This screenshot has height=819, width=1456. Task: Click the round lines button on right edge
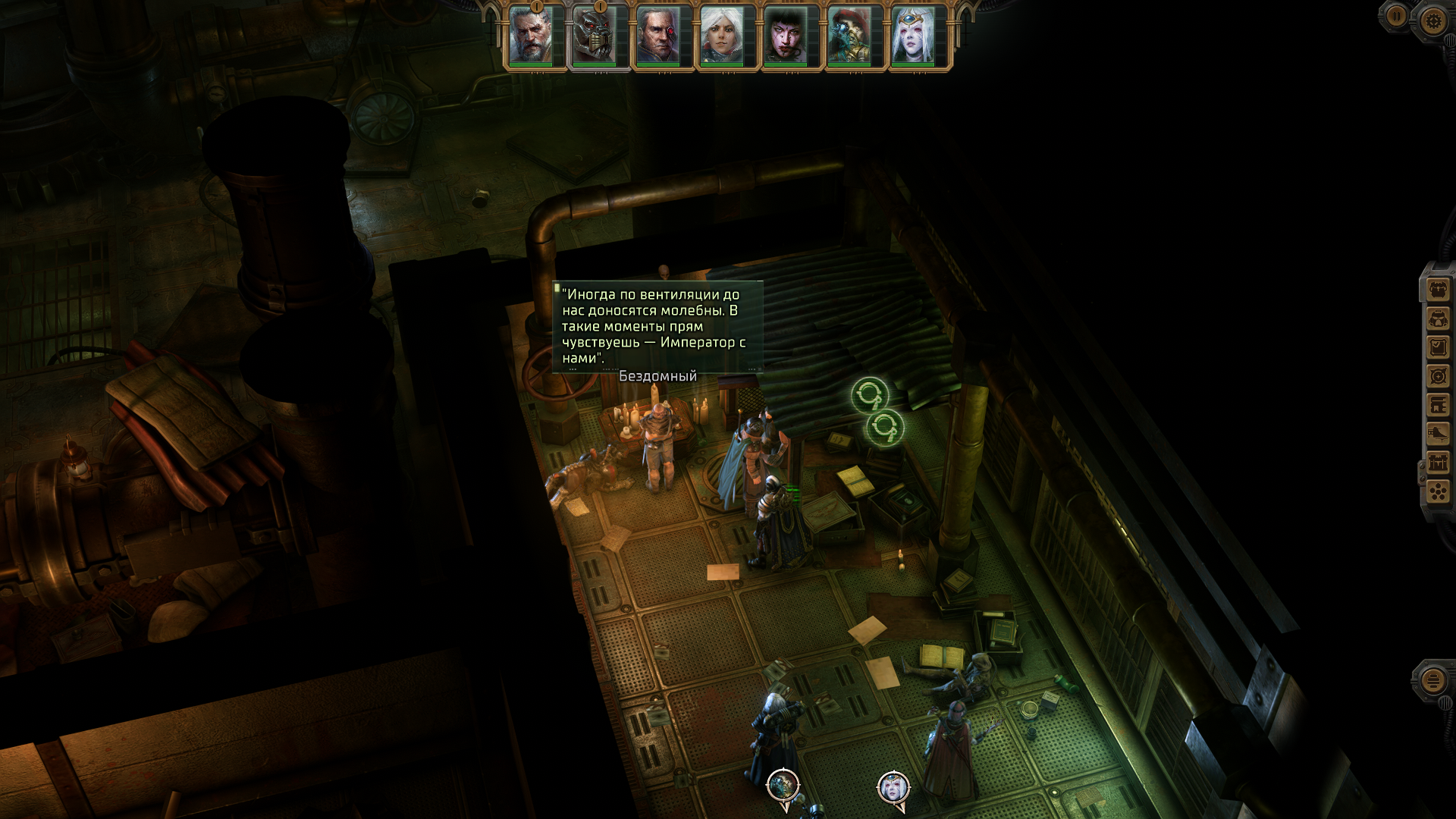pos(1432,680)
